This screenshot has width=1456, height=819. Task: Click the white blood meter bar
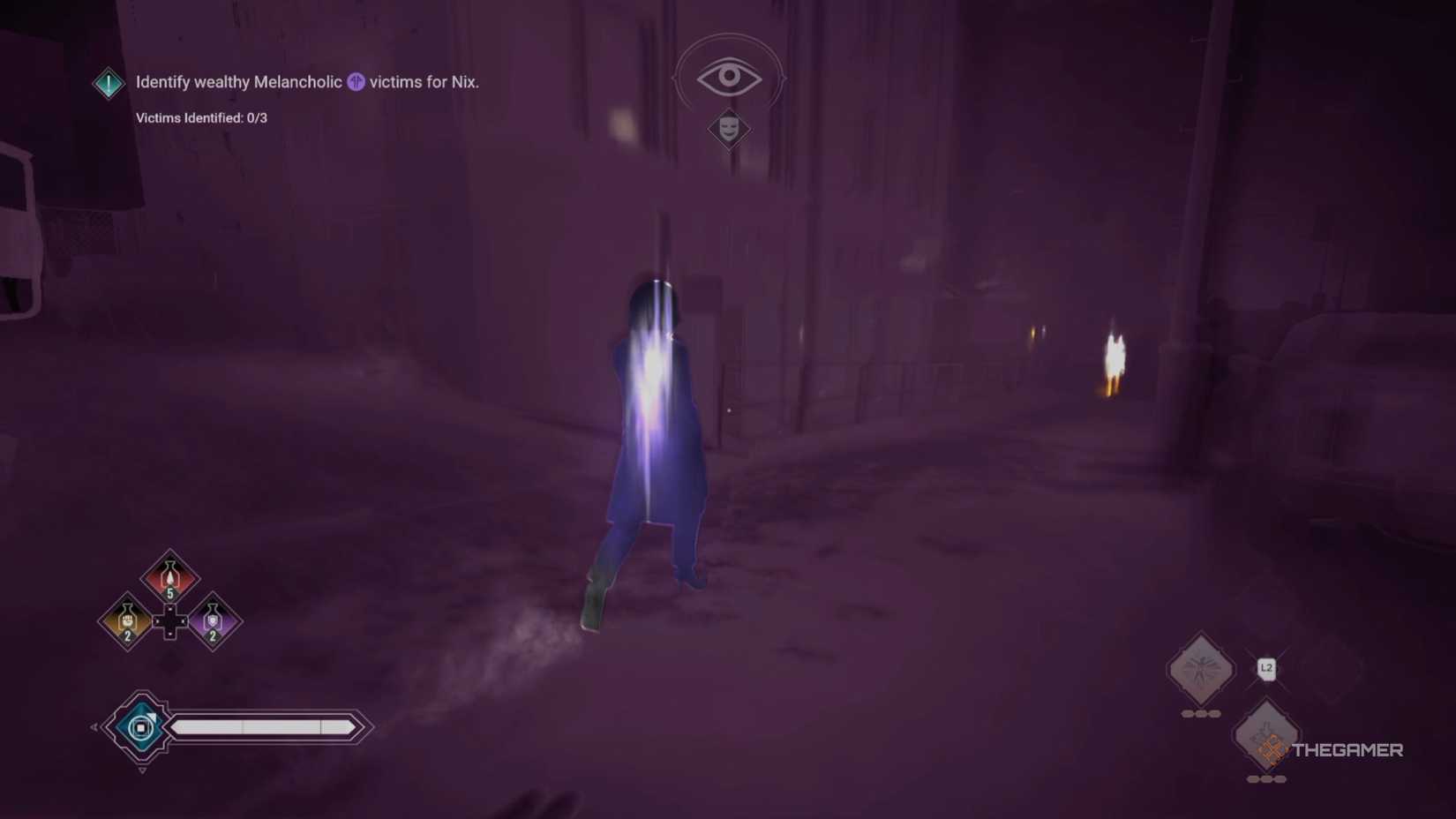pyautogui.click(x=261, y=726)
